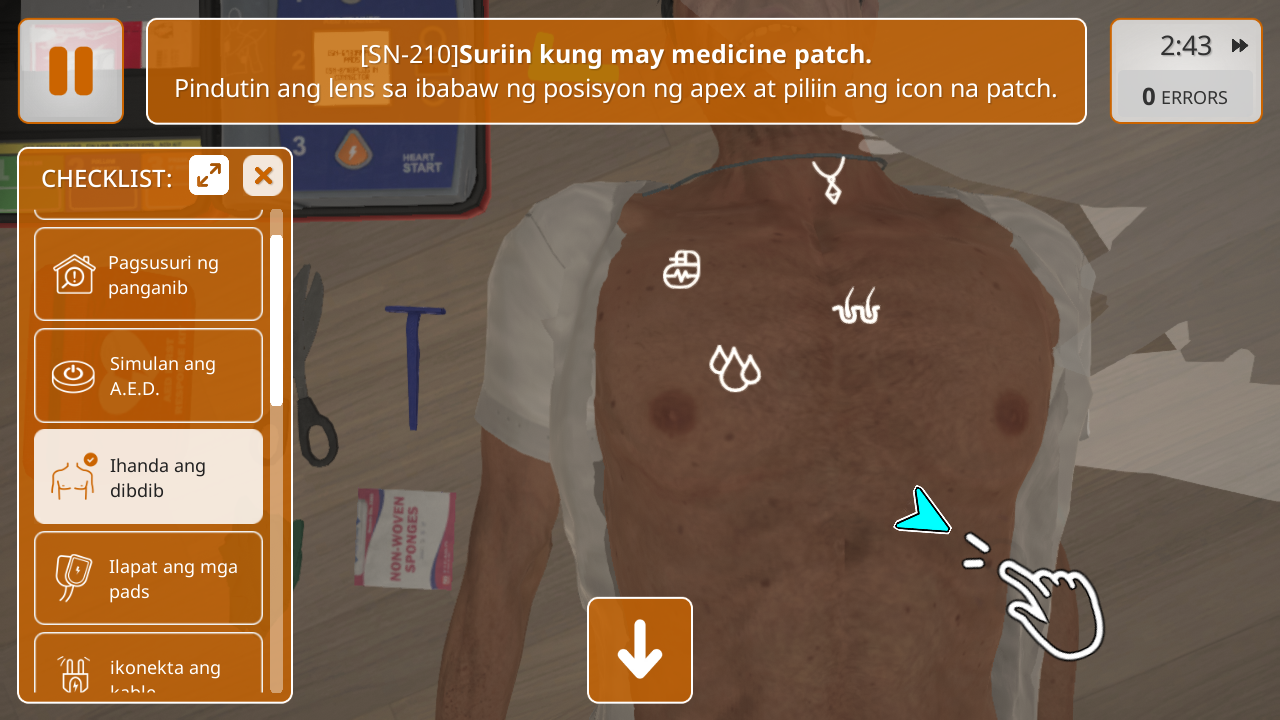Click the down arrow button
Viewport: 1280px width, 720px height.
click(x=640, y=650)
